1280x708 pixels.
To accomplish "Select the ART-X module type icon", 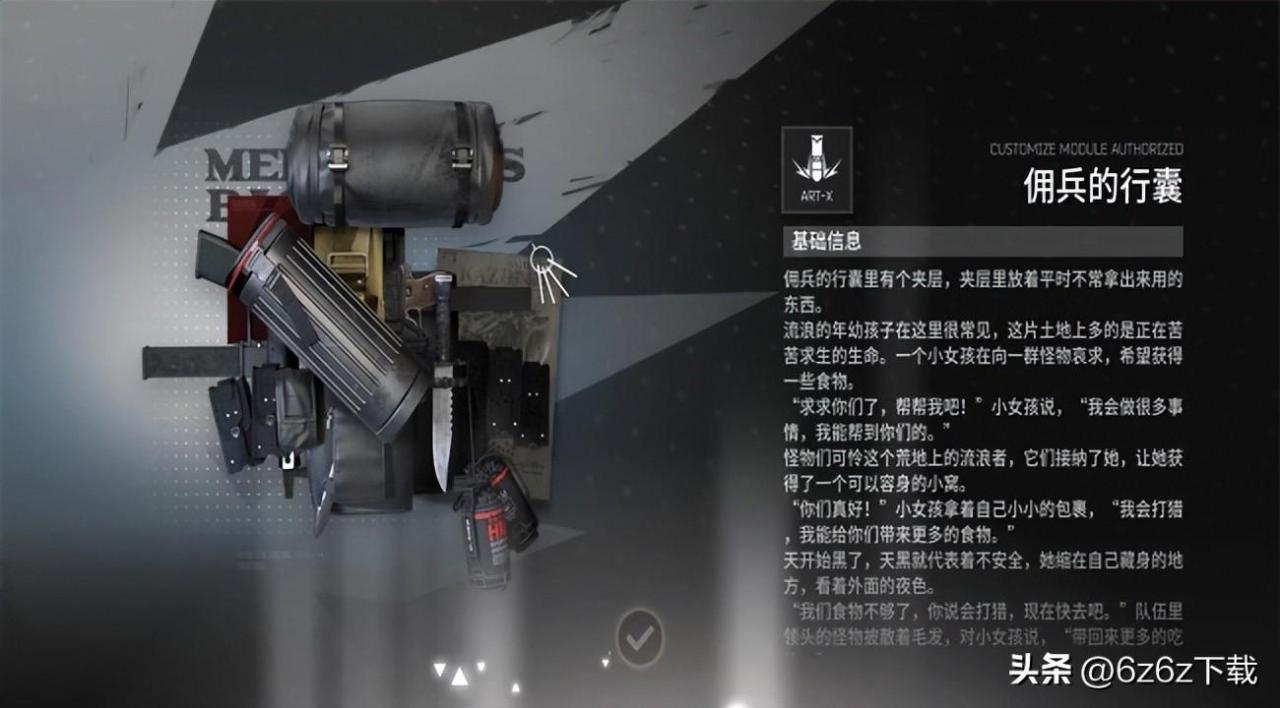I will (x=817, y=169).
